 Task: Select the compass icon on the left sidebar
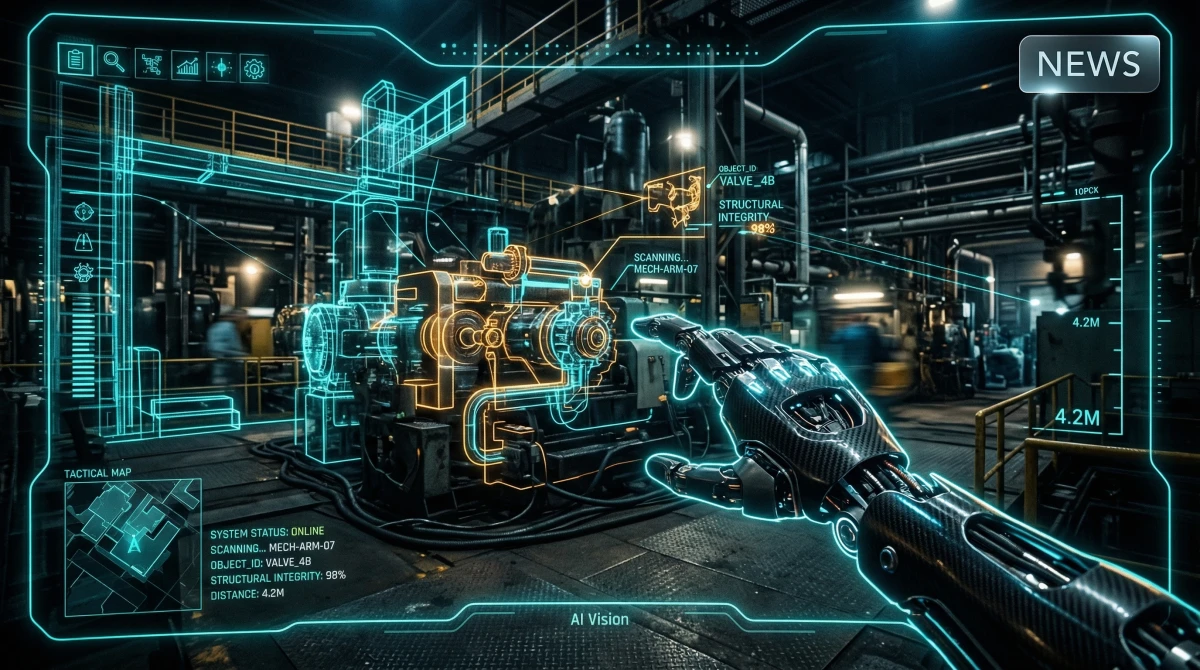point(84,212)
